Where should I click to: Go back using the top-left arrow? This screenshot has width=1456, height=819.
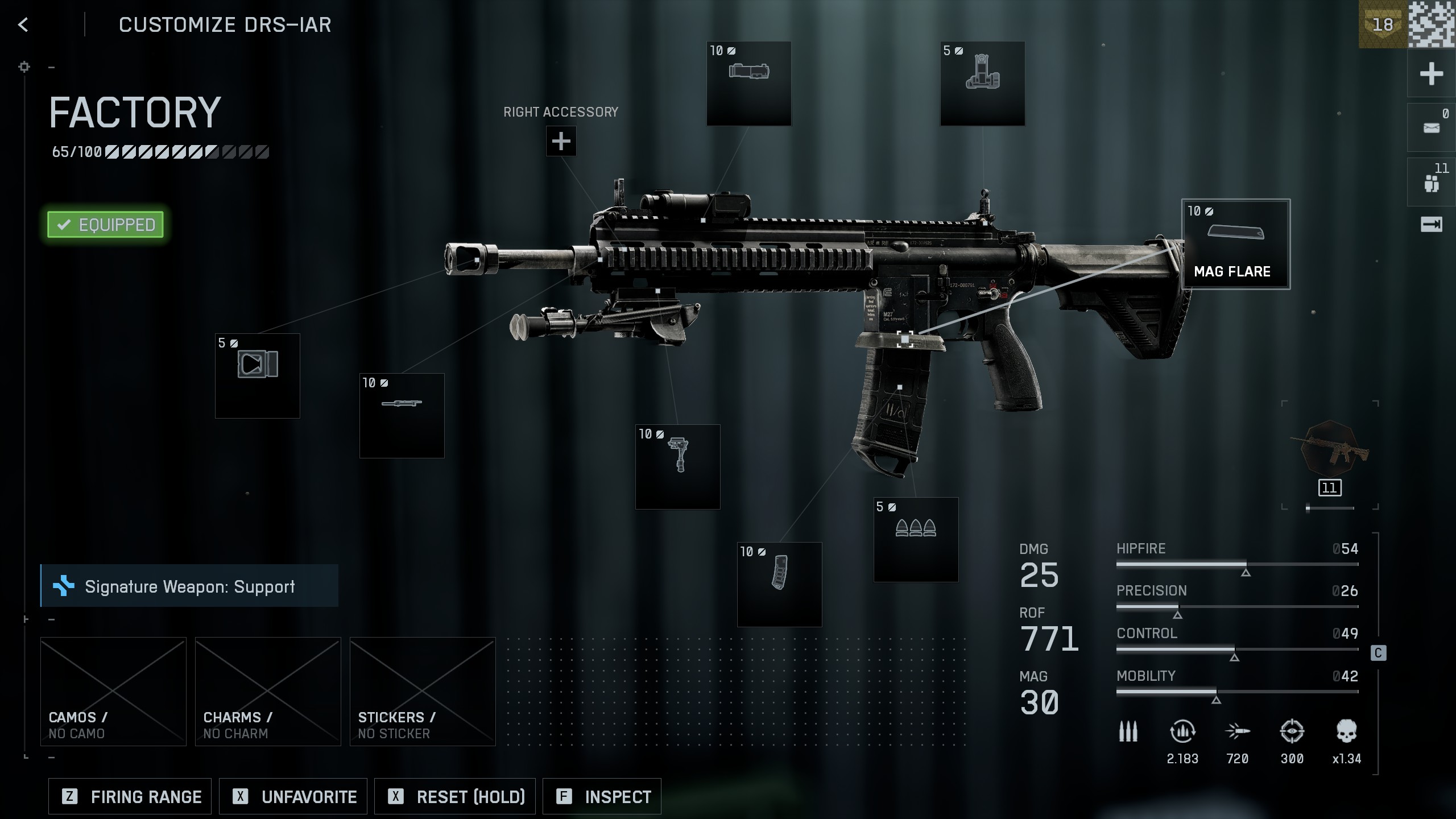(23, 24)
